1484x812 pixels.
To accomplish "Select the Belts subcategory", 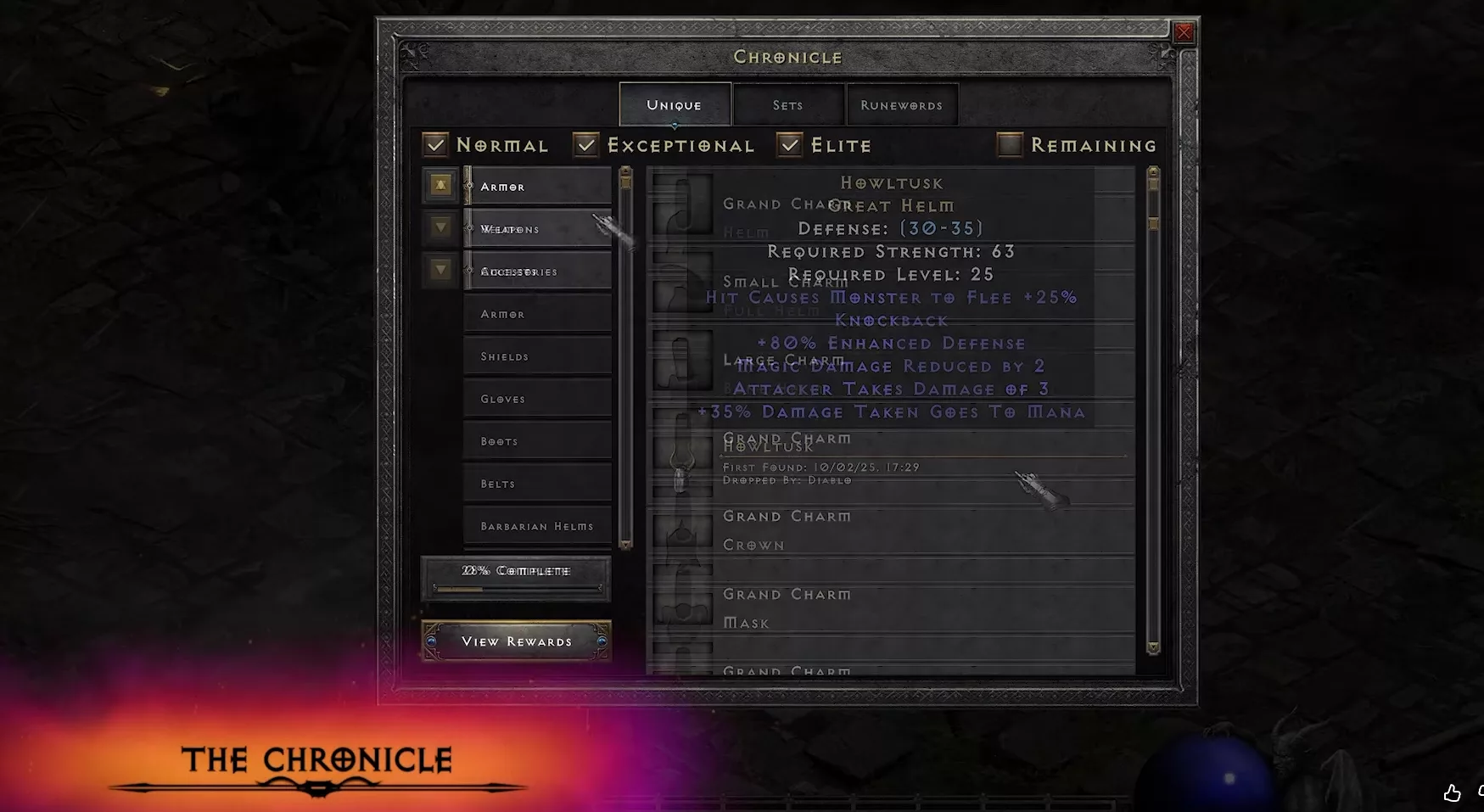I will point(537,484).
